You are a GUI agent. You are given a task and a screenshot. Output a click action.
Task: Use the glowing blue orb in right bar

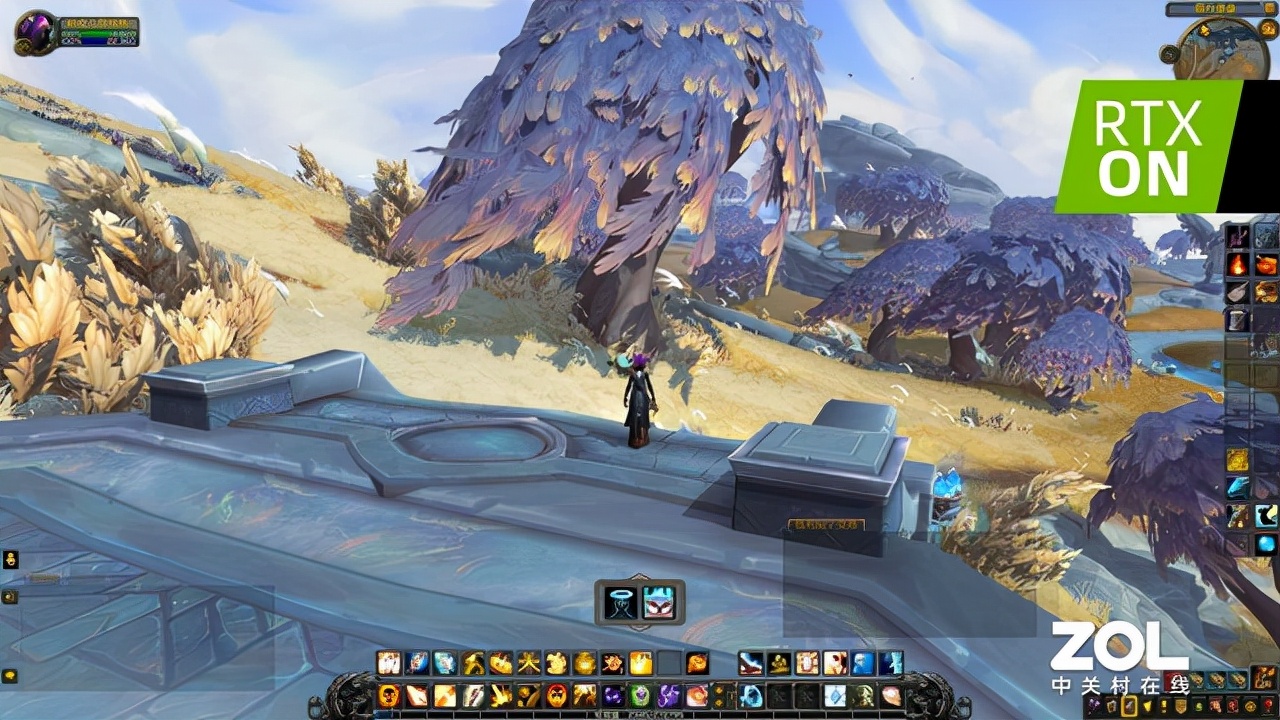pos(1266,543)
